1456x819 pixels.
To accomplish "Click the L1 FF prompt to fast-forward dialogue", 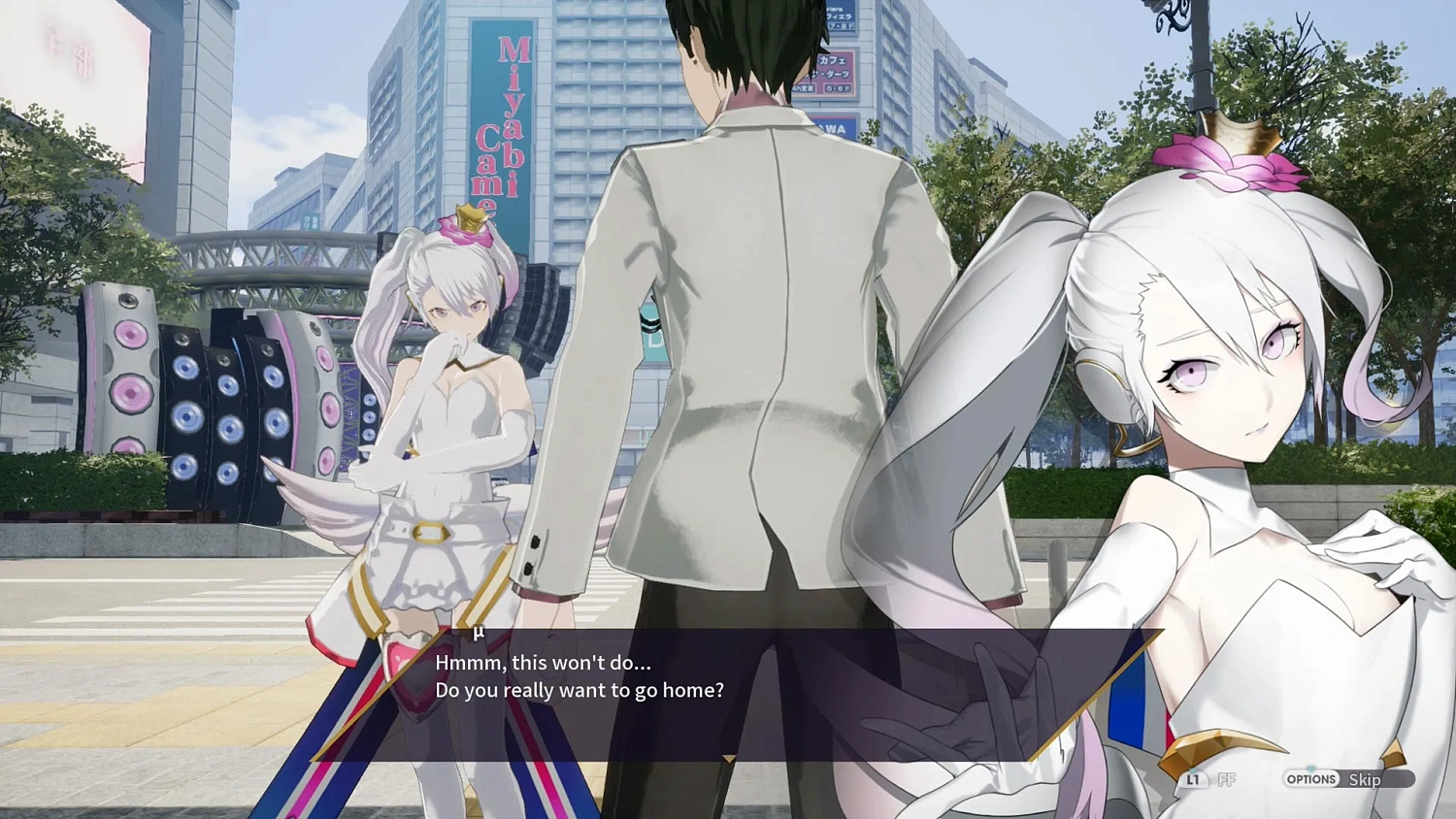I will (1208, 780).
